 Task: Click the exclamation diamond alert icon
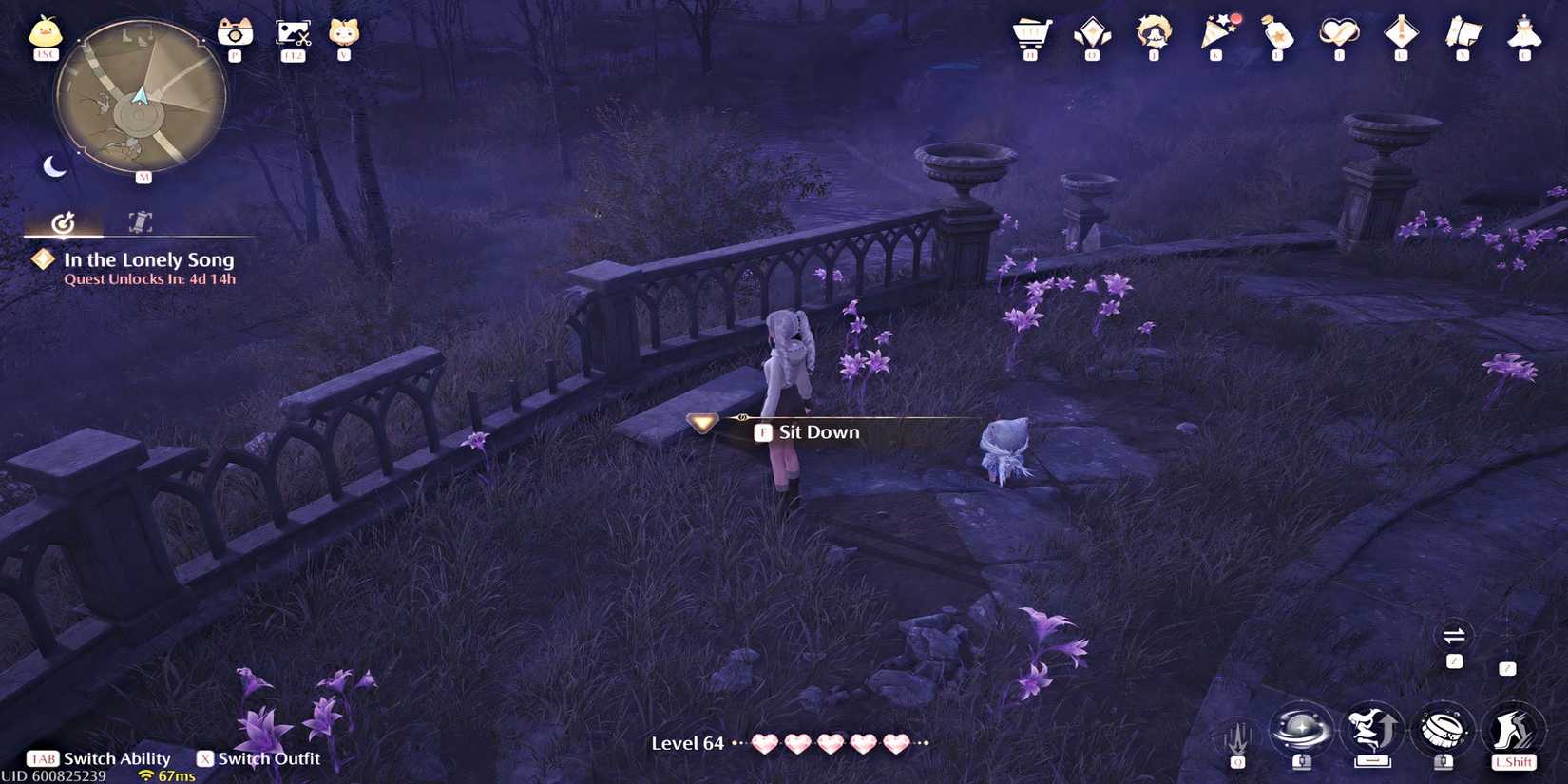pos(1400,36)
